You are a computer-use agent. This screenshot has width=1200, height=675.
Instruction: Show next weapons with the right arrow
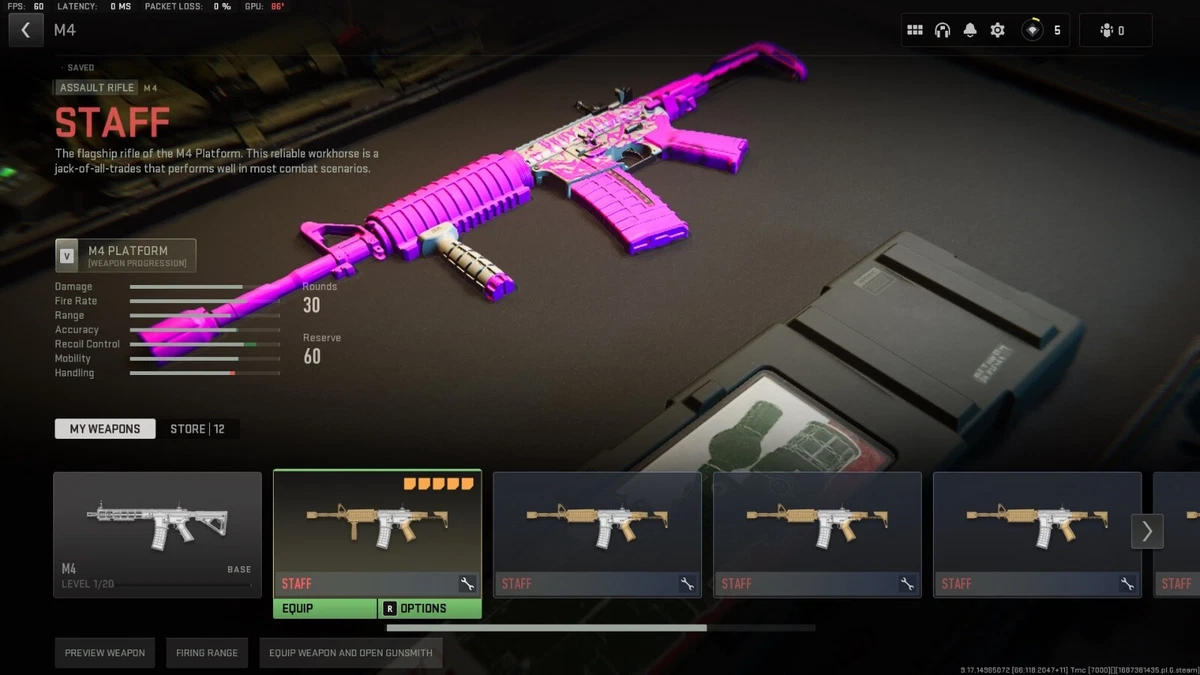pyautogui.click(x=1147, y=531)
